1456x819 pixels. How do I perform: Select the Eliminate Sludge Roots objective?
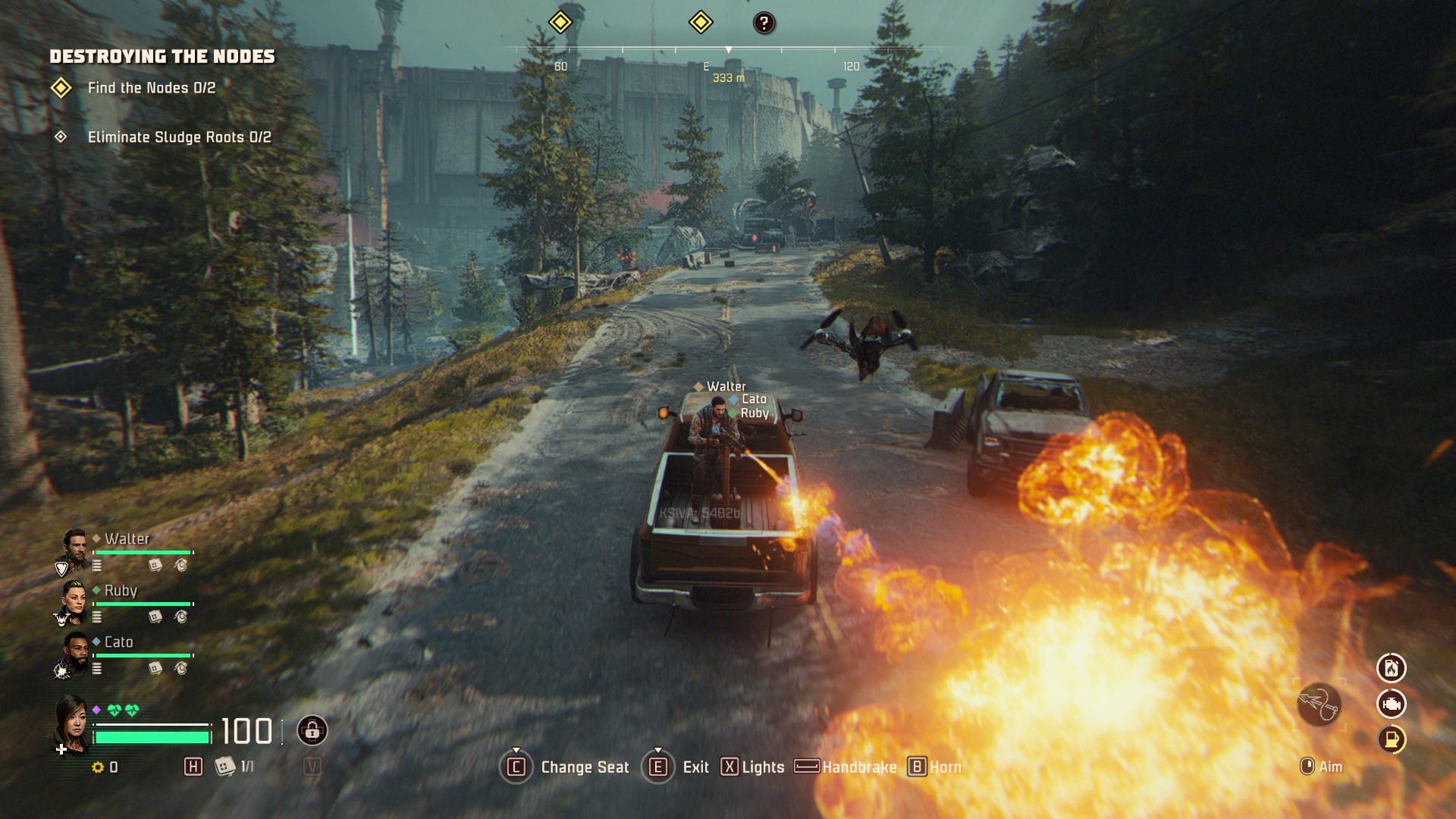click(x=179, y=137)
